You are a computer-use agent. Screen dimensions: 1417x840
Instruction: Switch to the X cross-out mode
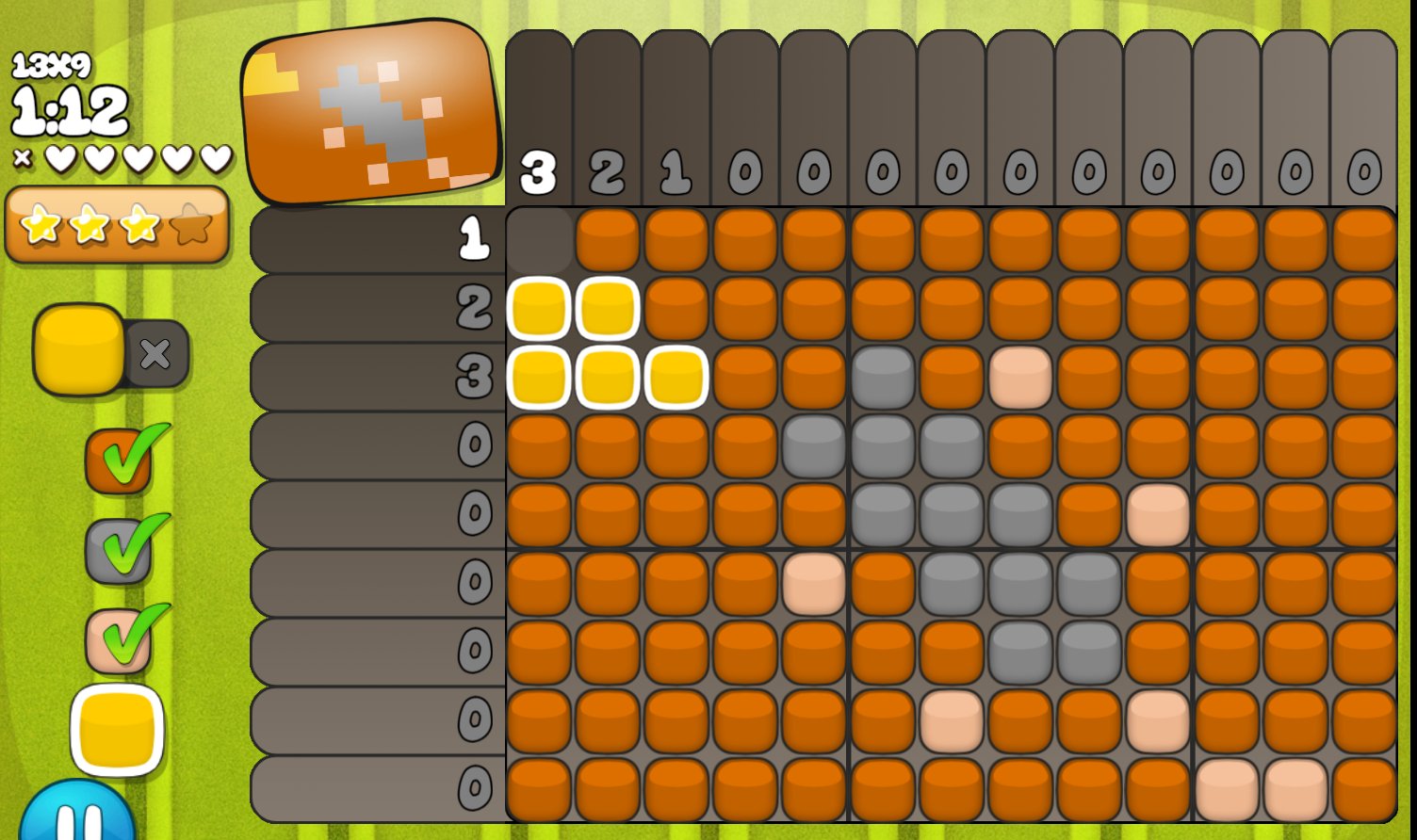click(155, 354)
